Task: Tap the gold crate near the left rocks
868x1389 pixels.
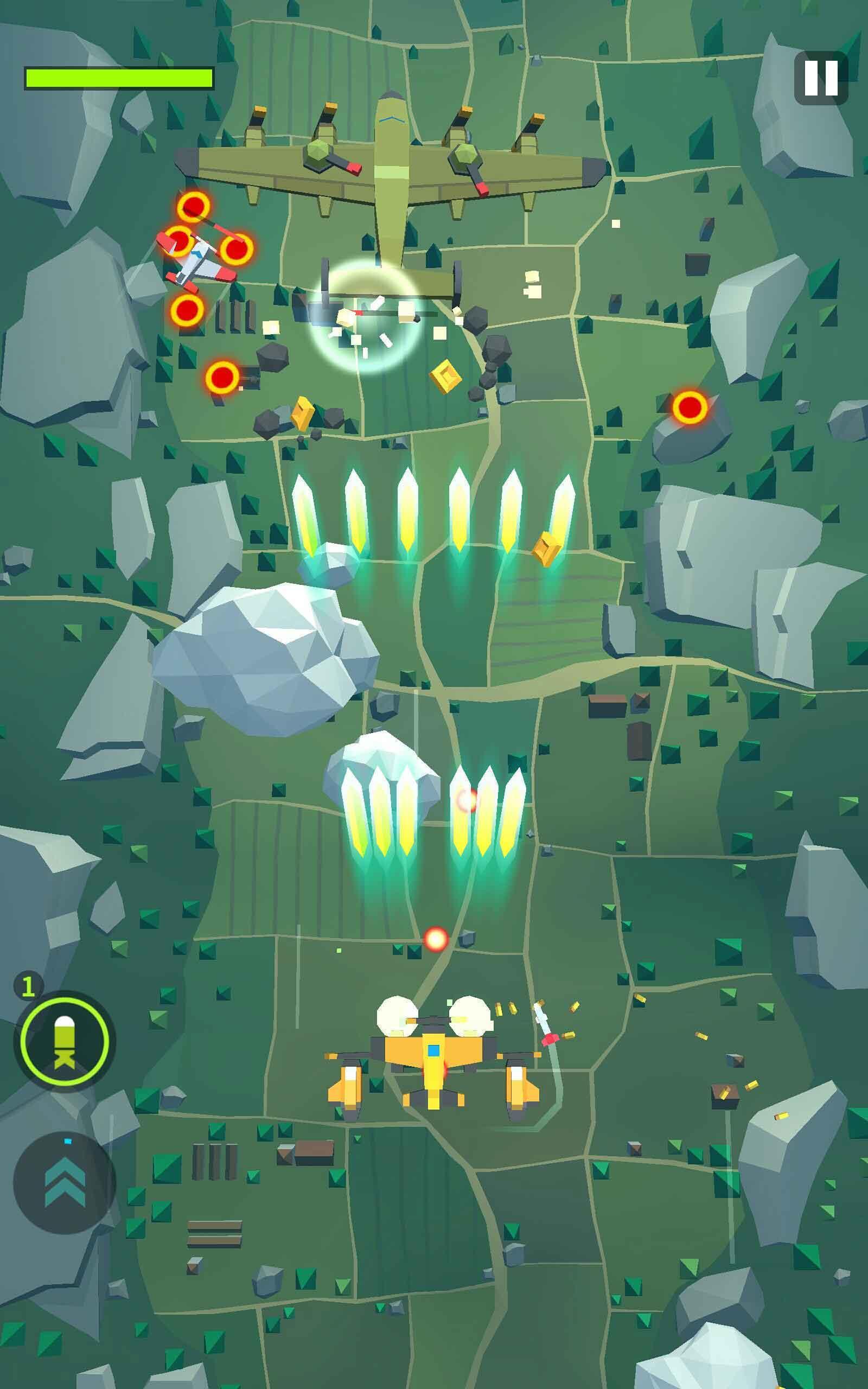Action: pyautogui.click(x=302, y=415)
